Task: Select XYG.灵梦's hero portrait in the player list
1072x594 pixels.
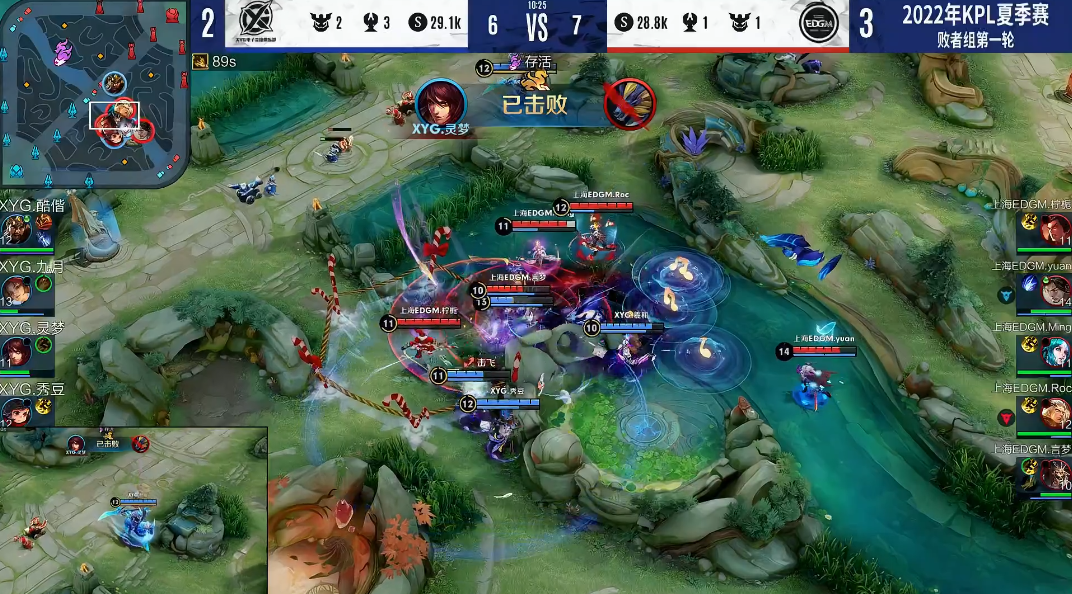Action: 16,352
